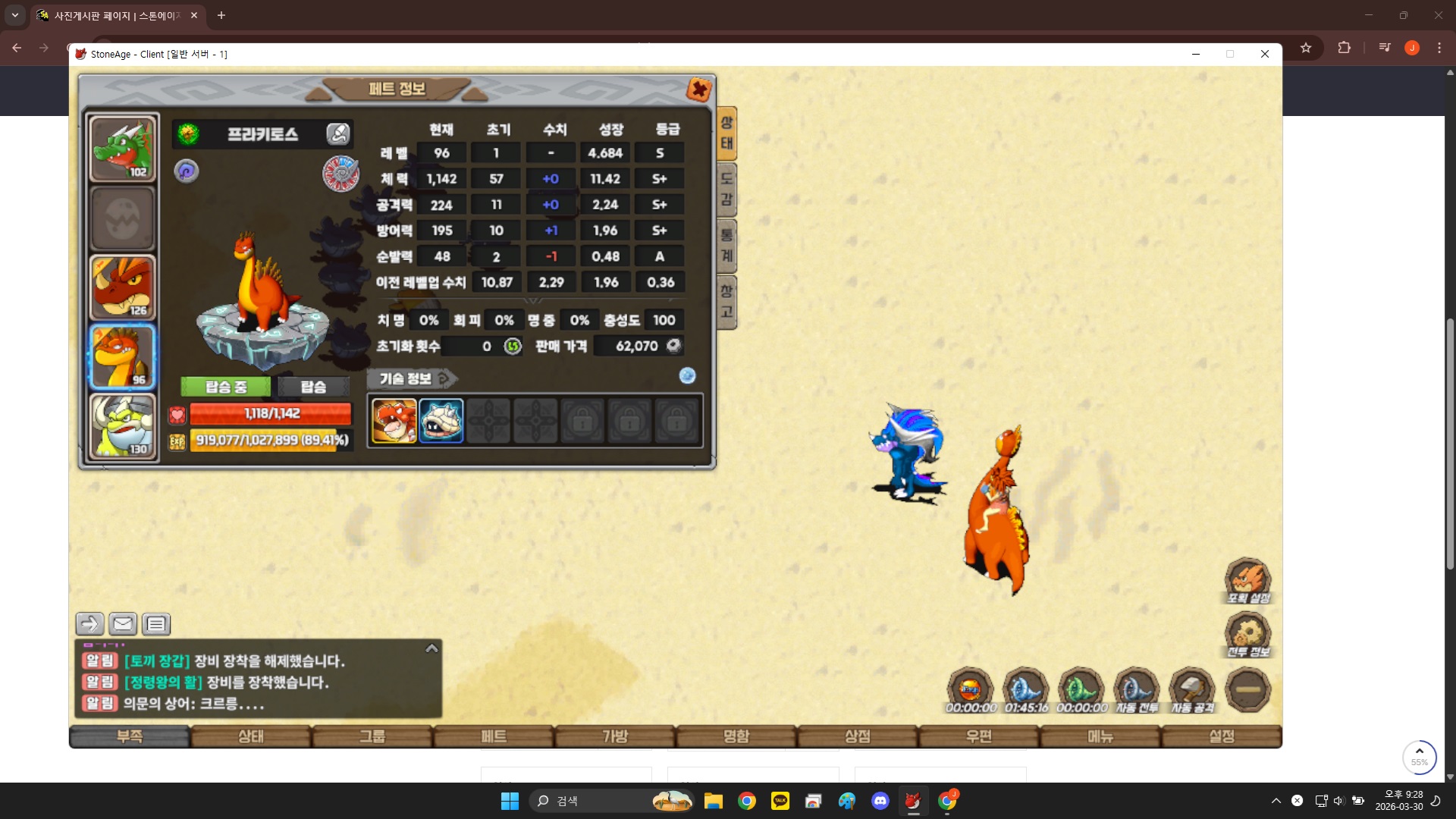
Task: Open the 가방 bag menu
Action: [x=615, y=736]
